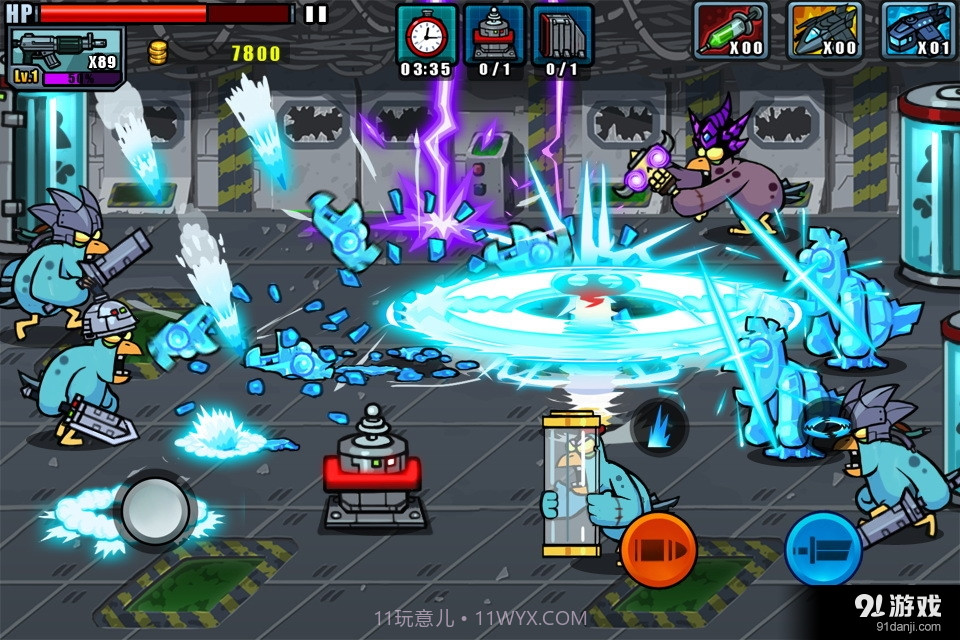The width and height of the screenshot is (960, 640).
Task: Tap the virtual joystick knob
Action: tap(155, 510)
